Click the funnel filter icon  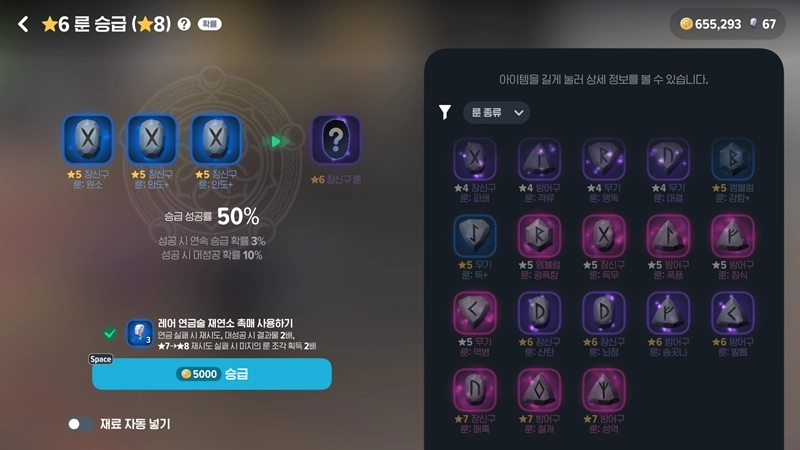446,113
